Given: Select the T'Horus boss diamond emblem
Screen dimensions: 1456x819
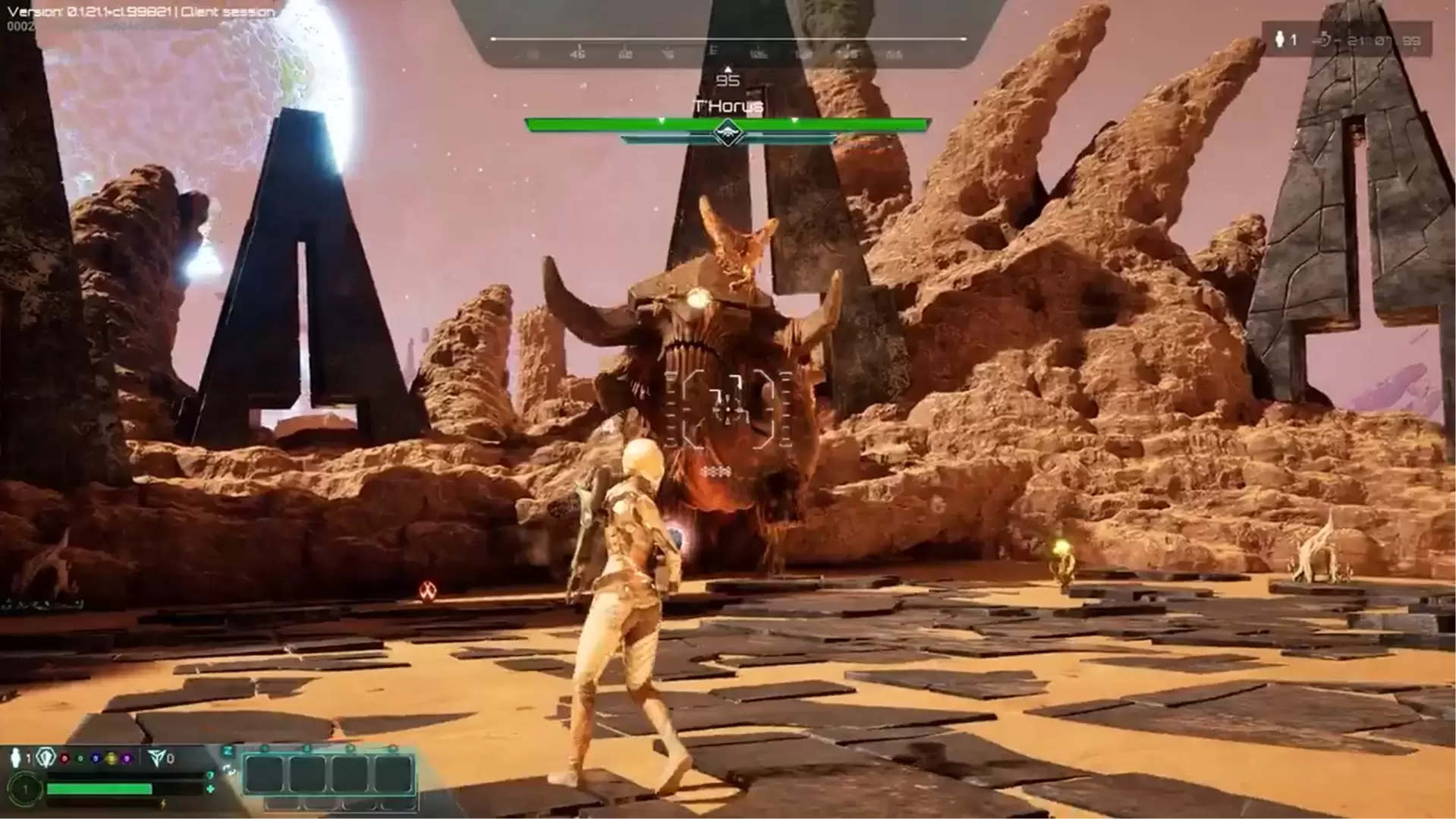Looking at the screenshot, I should [728, 134].
